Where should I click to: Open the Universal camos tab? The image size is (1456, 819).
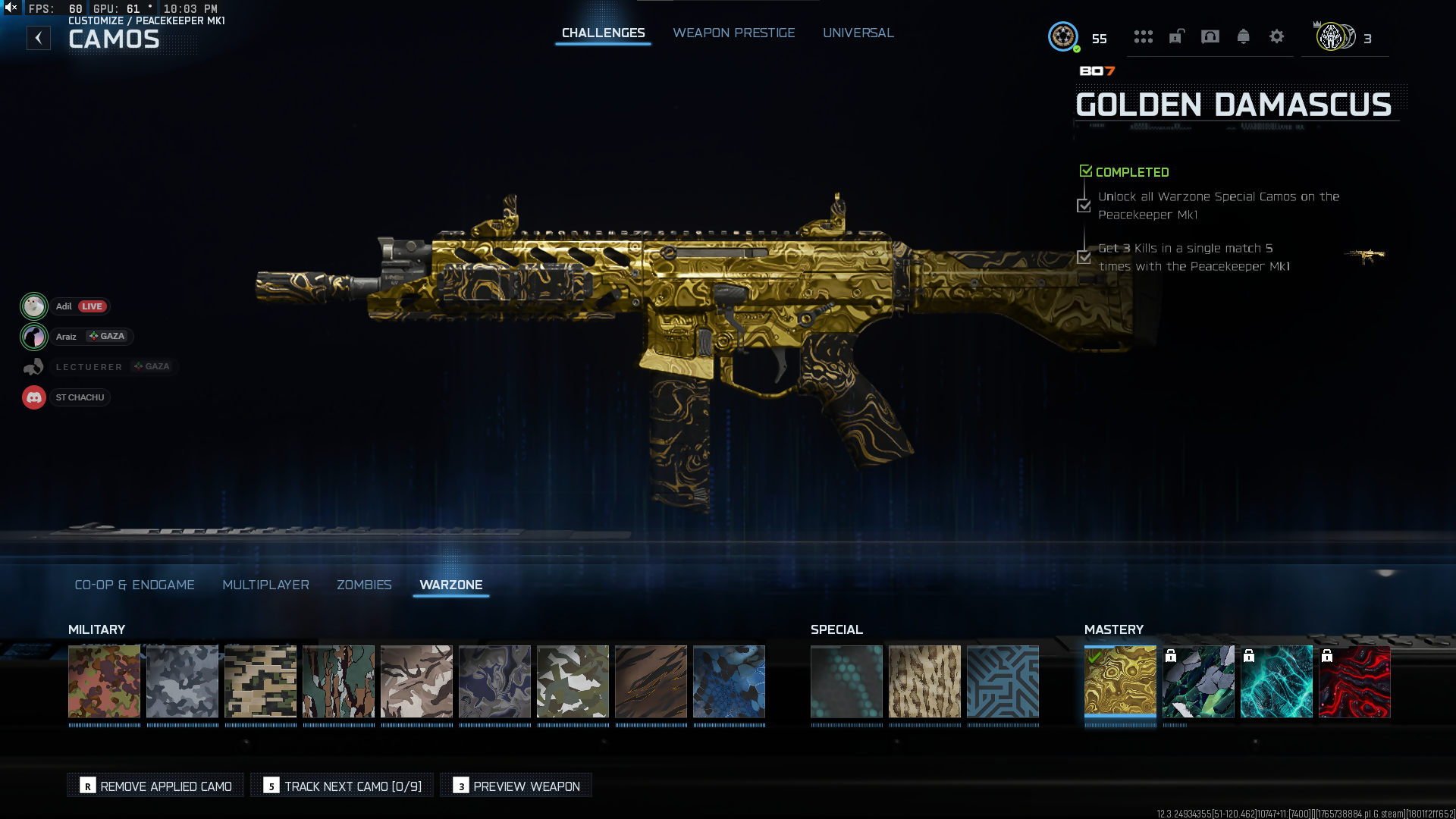coord(858,33)
